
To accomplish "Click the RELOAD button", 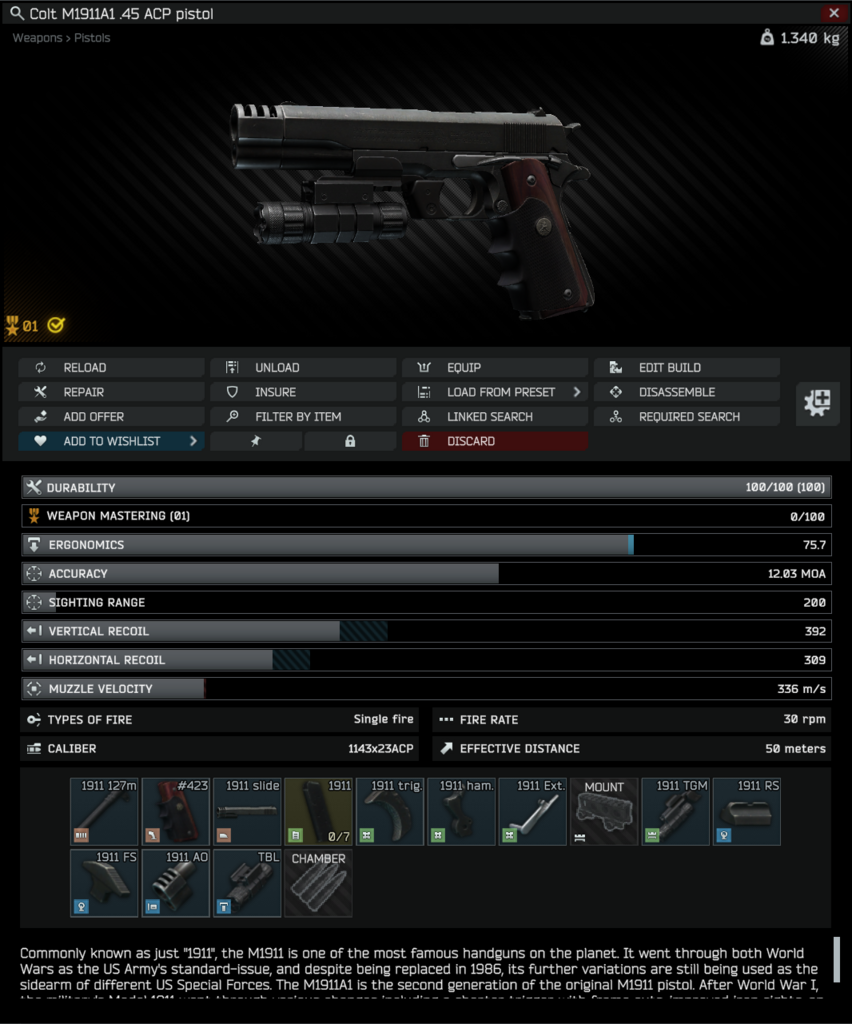I will (x=110, y=368).
